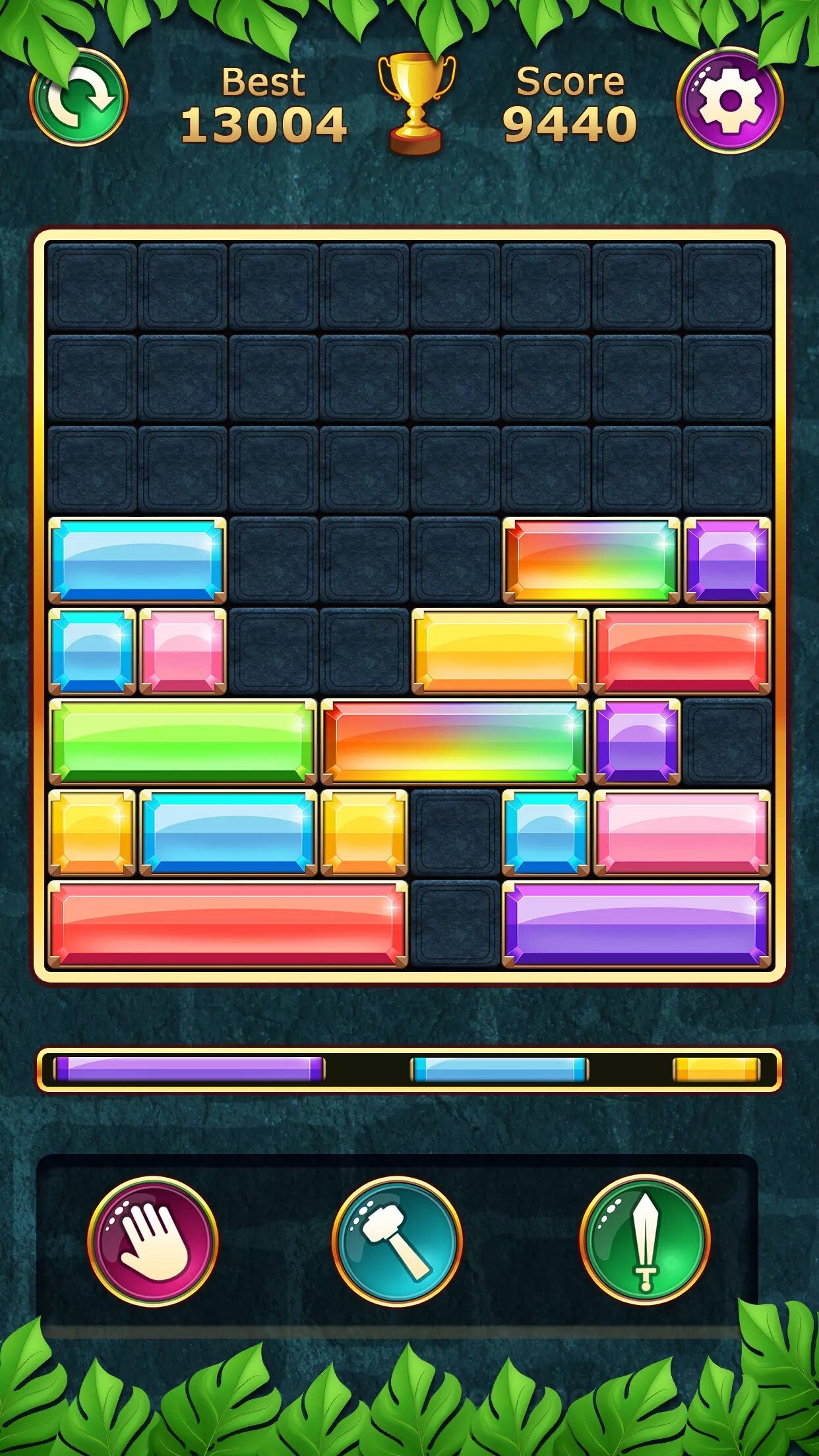This screenshot has width=819, height=1456.
Task: Restart the puzzle with the green arrow button
Action: tap(79, 98)
